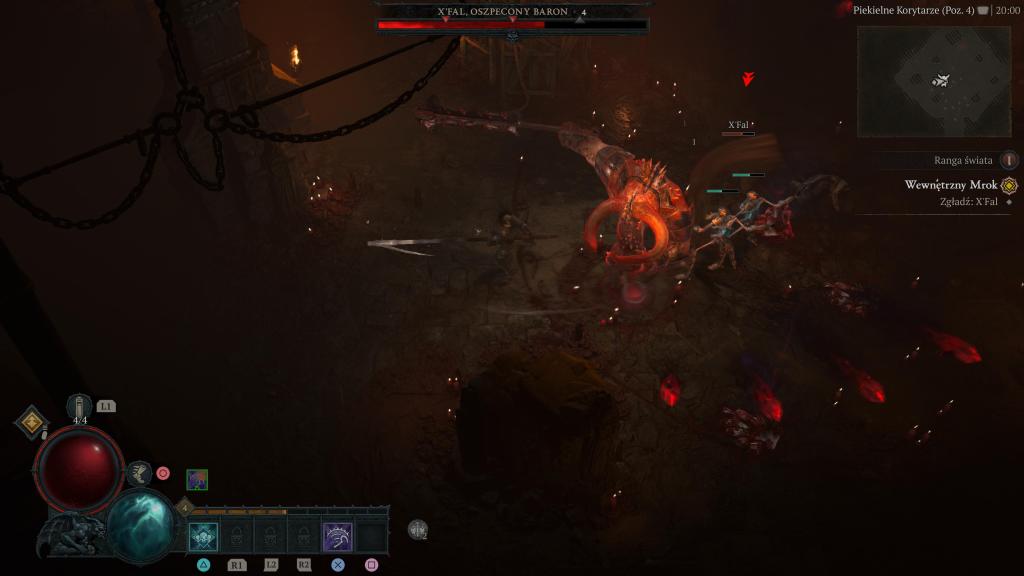Activate the teal skull skill slot

tap(204, 537)
